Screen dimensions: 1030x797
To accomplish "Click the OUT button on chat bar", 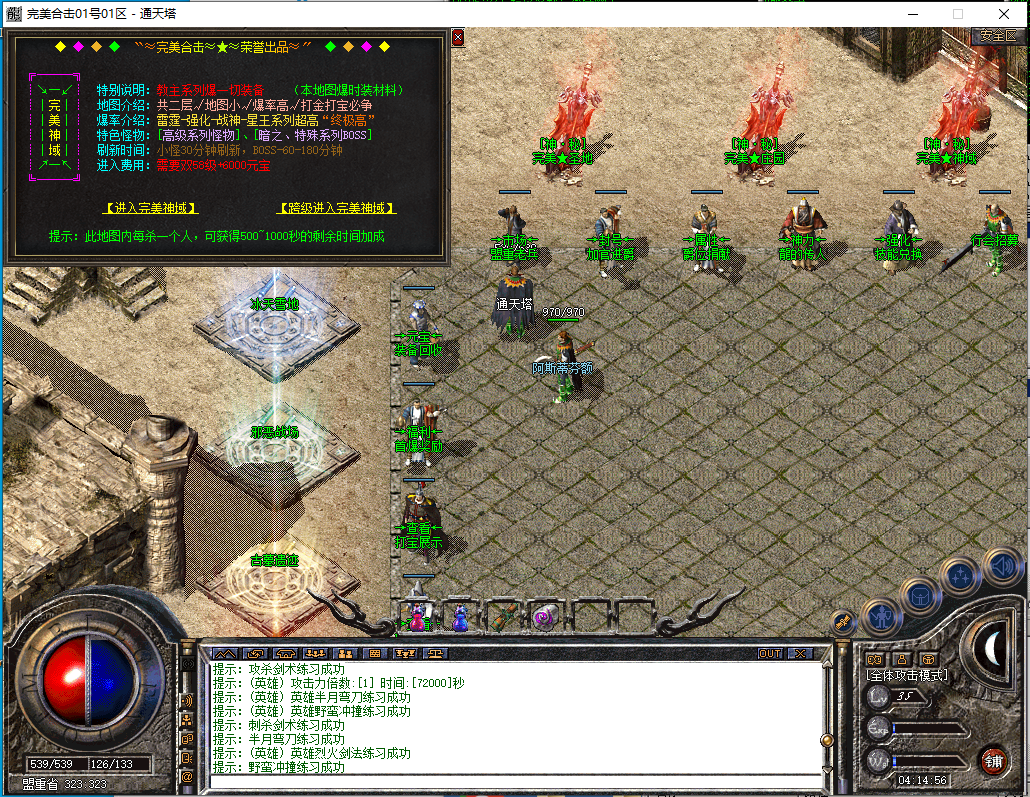I will [x=770, y=653].
